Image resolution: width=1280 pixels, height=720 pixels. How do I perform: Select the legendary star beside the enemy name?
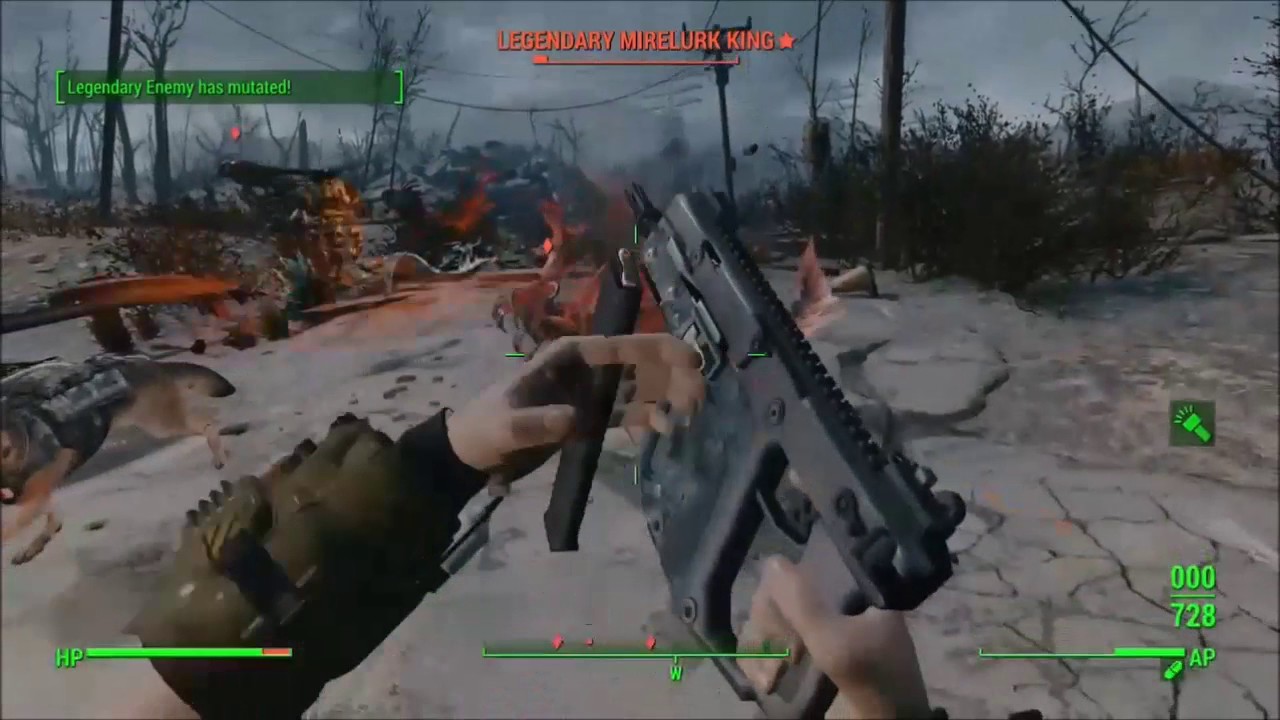click(787, 41)
